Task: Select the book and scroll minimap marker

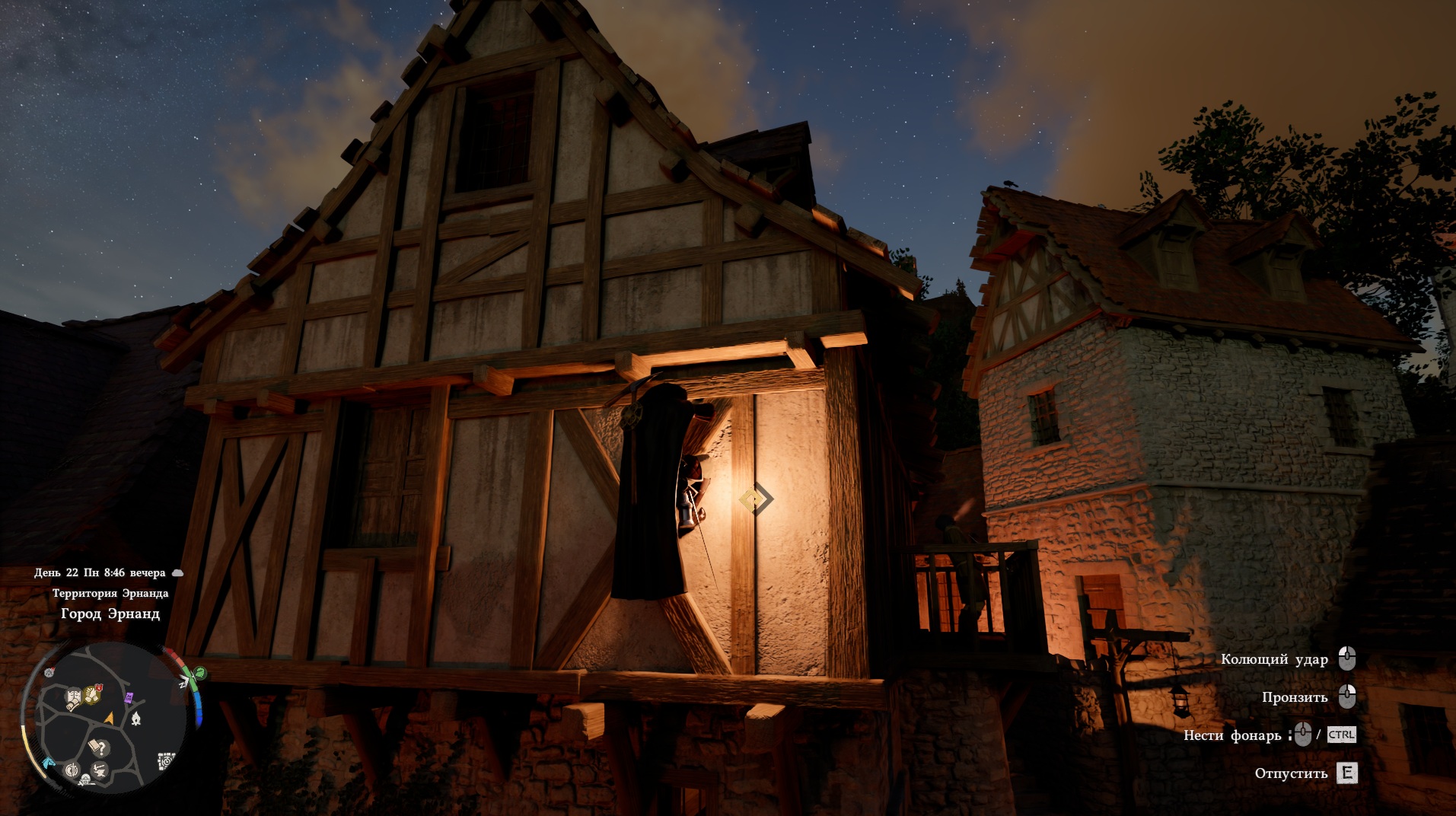Action: (74, 698)
